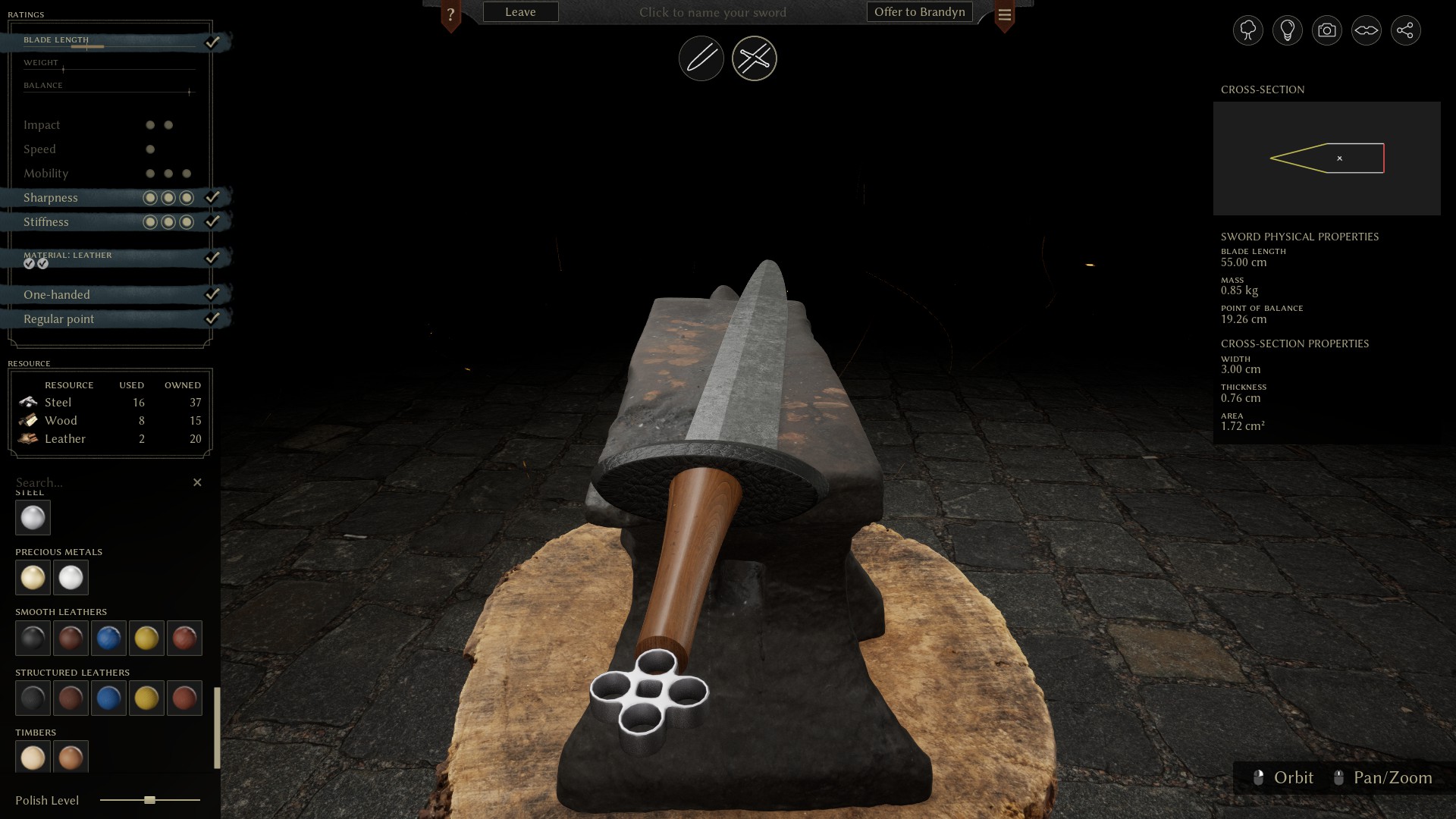Click the sword name field

tap(712, 12)
